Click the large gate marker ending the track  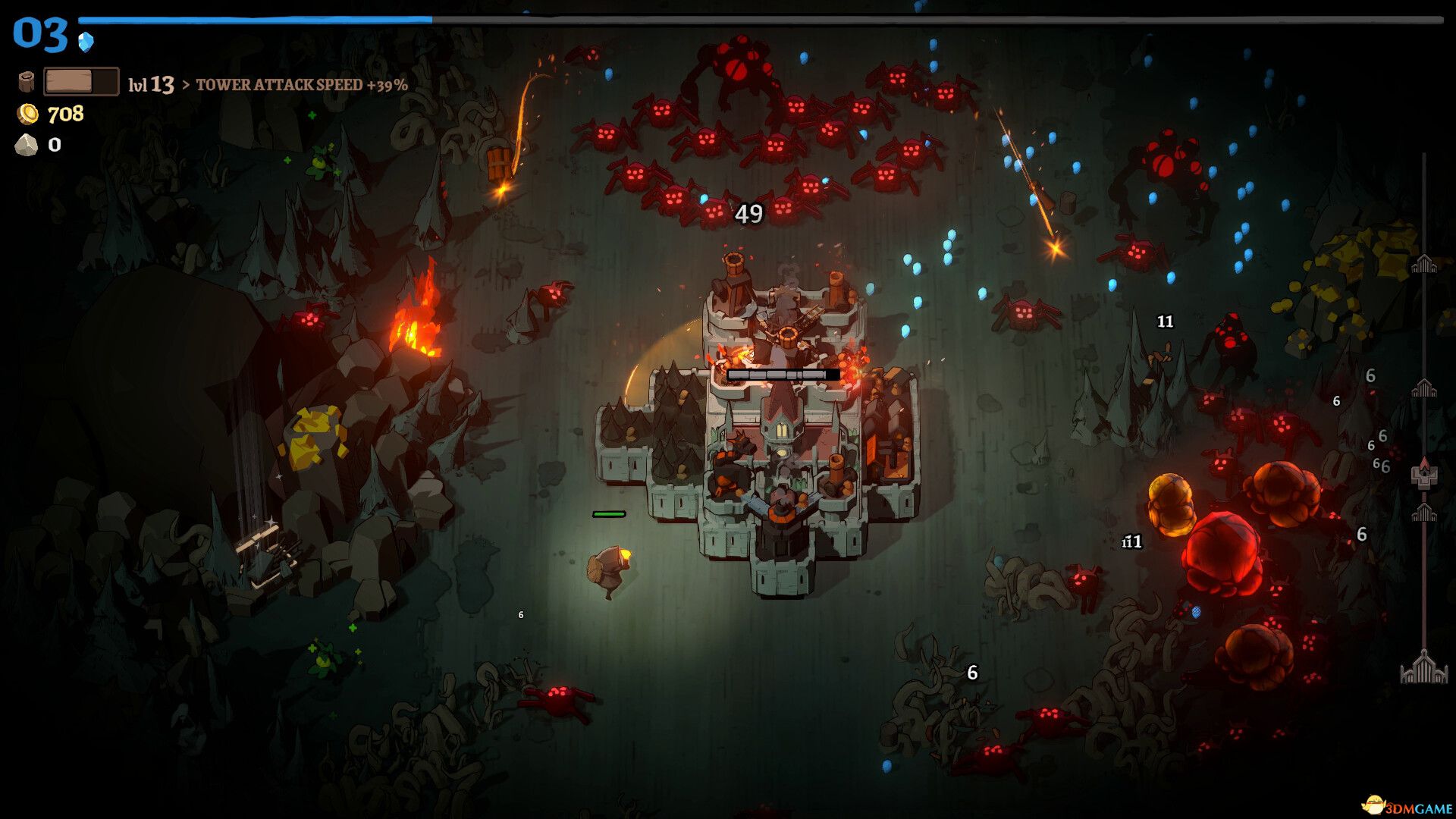tap(1423, 668)
